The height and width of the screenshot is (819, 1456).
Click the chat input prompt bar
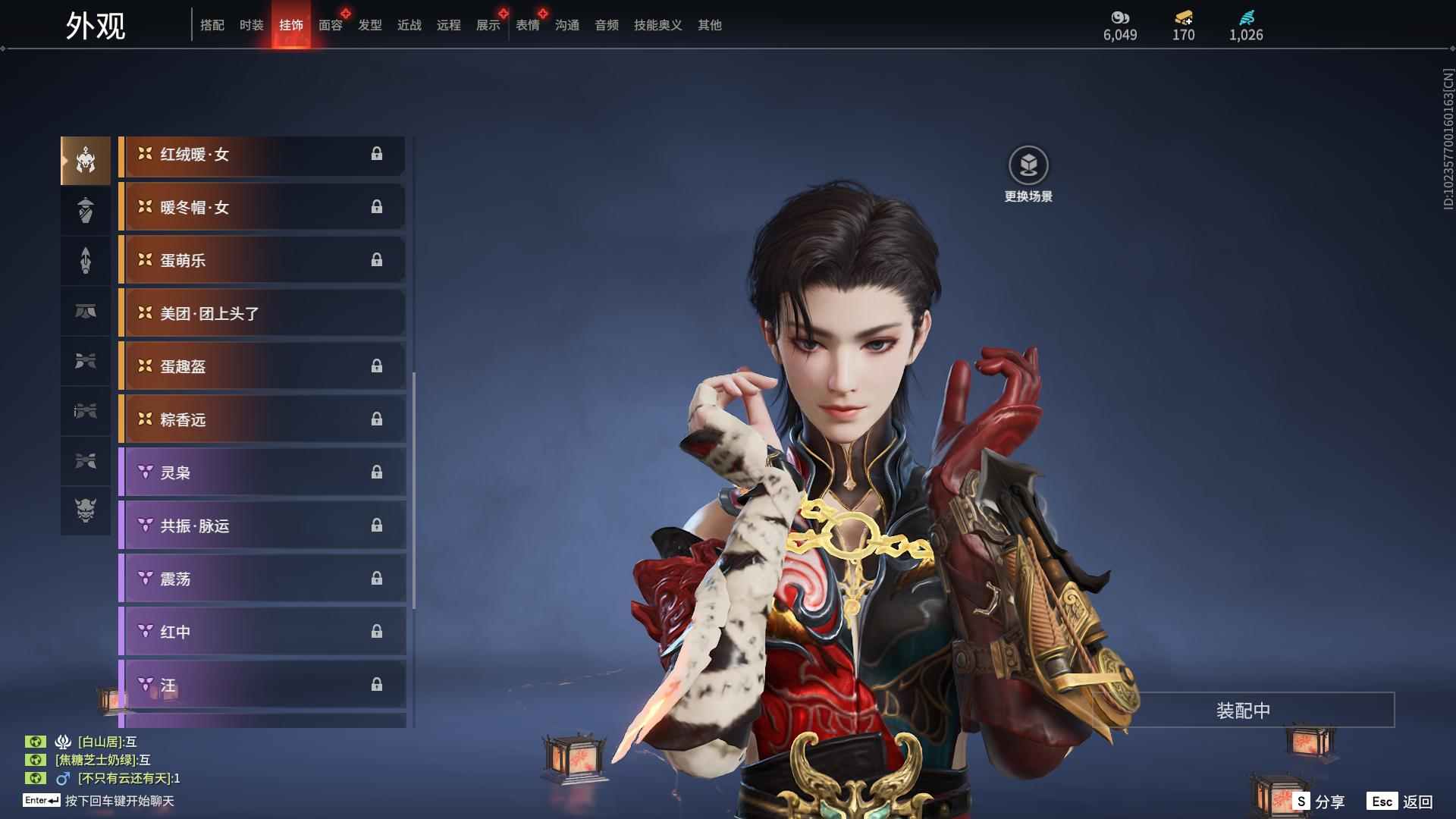[119, 801]
